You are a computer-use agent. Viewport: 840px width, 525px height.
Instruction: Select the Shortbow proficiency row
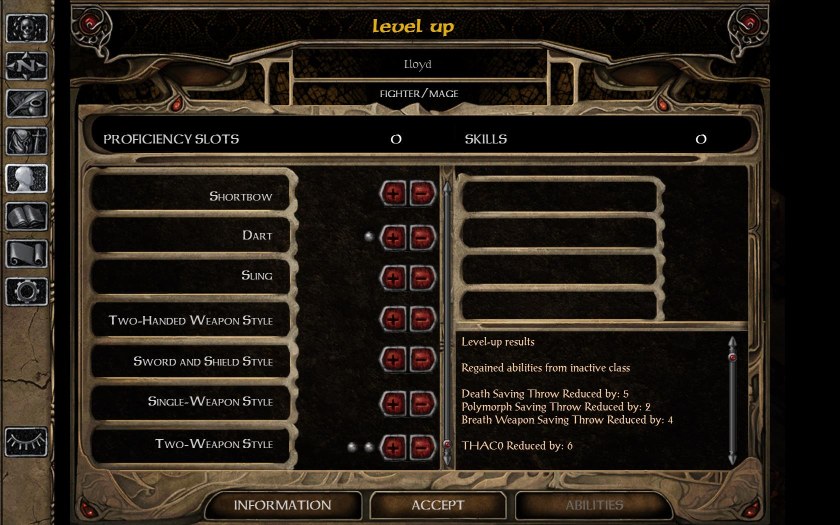coord(191,196)
